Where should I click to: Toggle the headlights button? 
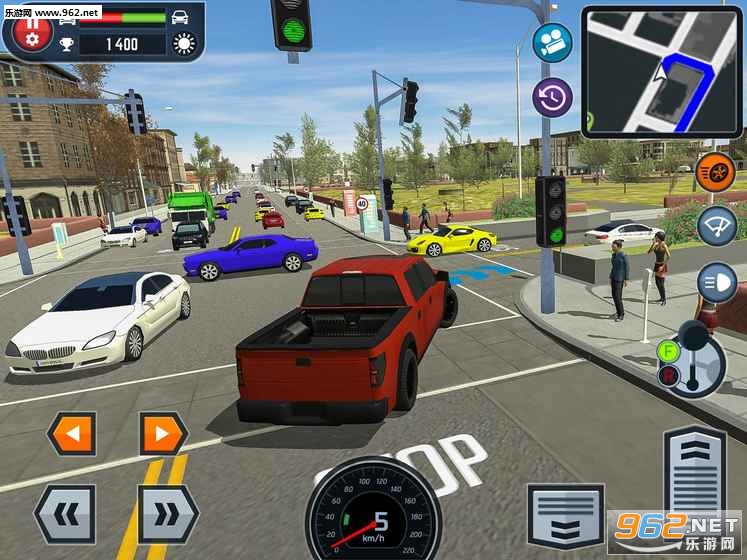[715, 279]
